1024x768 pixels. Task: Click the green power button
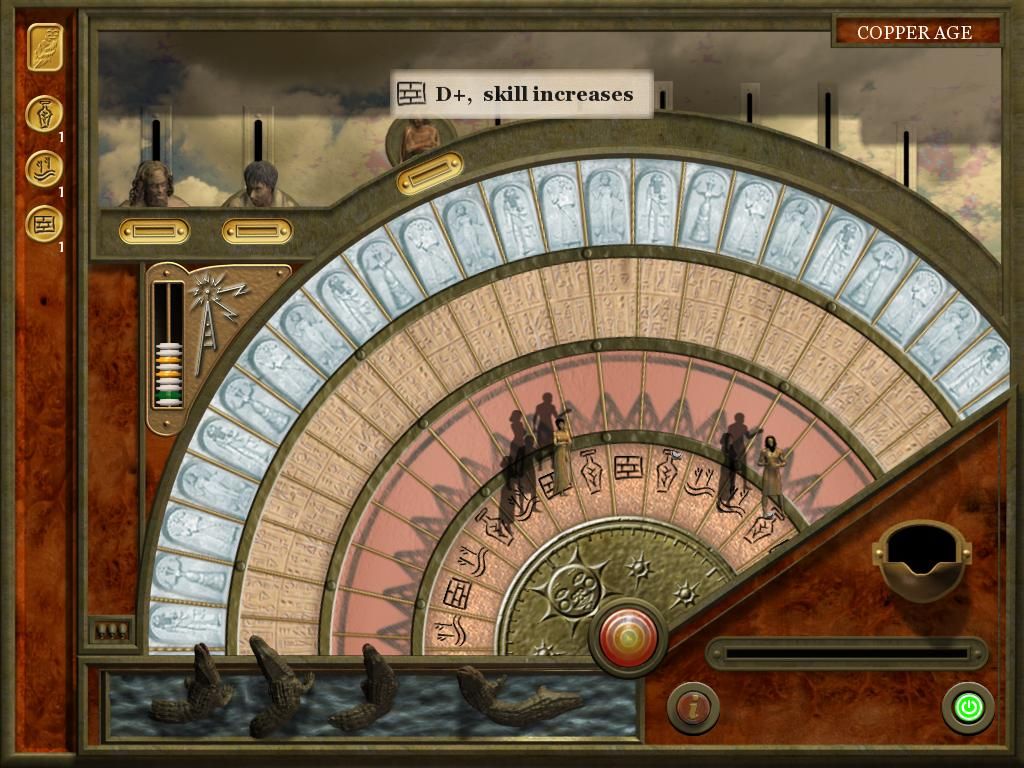point(968,708)
